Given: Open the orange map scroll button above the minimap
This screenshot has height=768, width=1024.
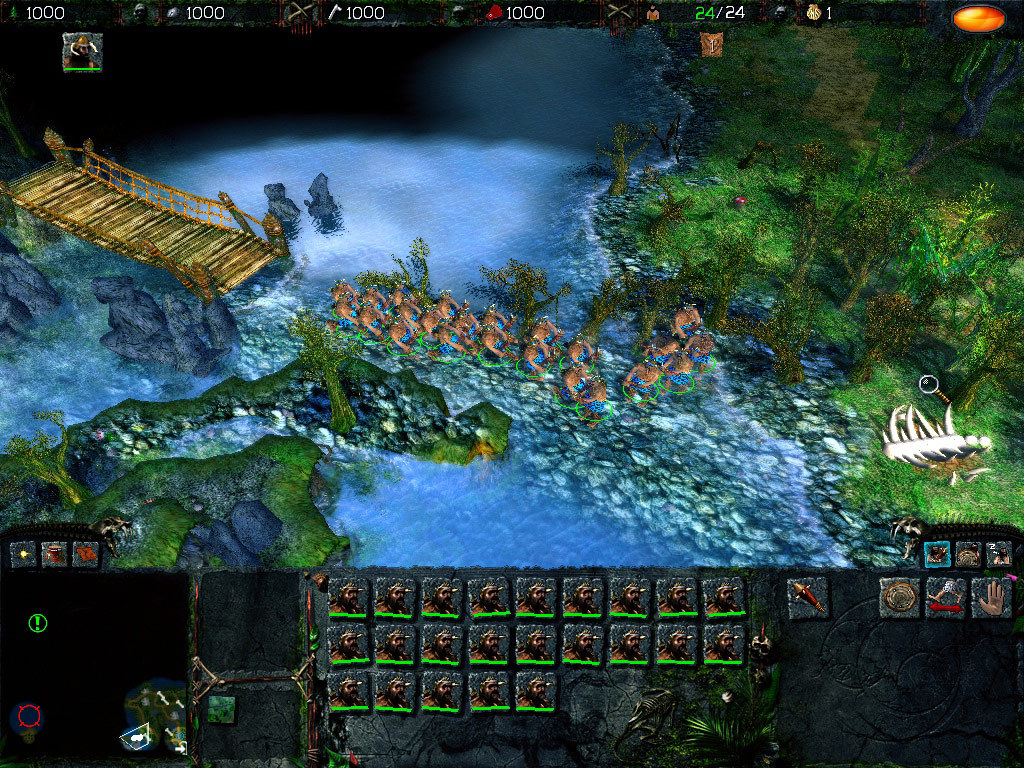Looking at the screenshot, I should click(84, 553).
